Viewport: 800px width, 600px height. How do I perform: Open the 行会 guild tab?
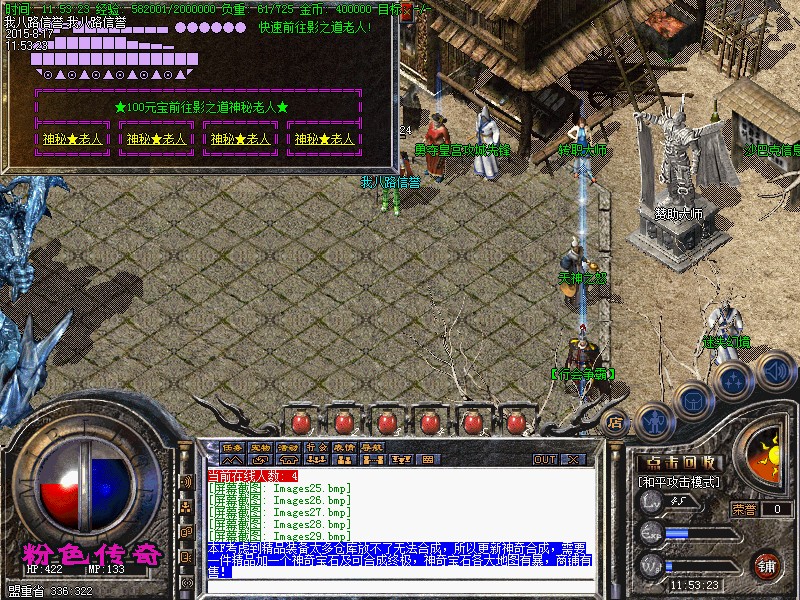click(317, 446)
